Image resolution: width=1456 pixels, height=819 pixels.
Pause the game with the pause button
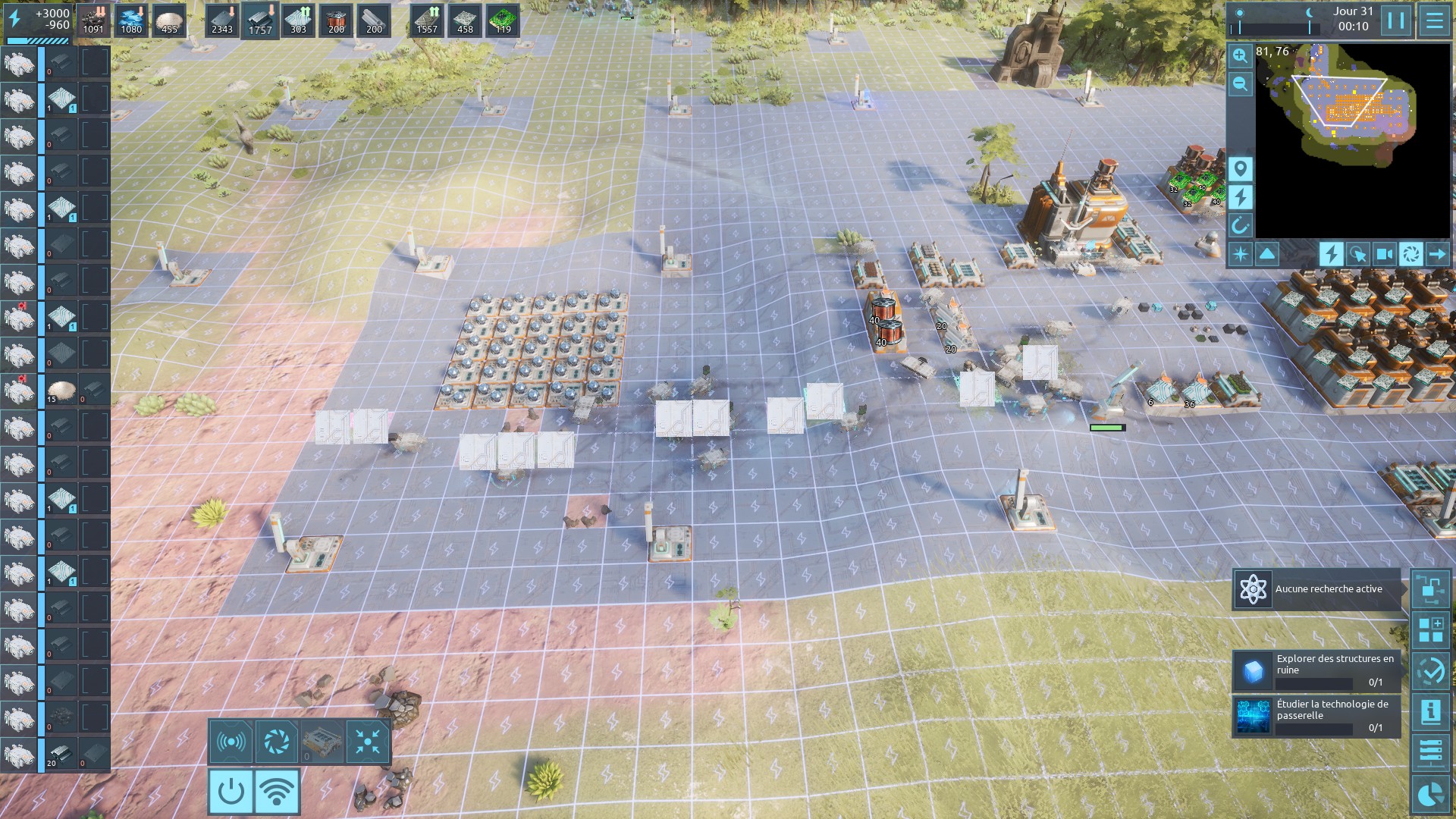coord(1396,20)
